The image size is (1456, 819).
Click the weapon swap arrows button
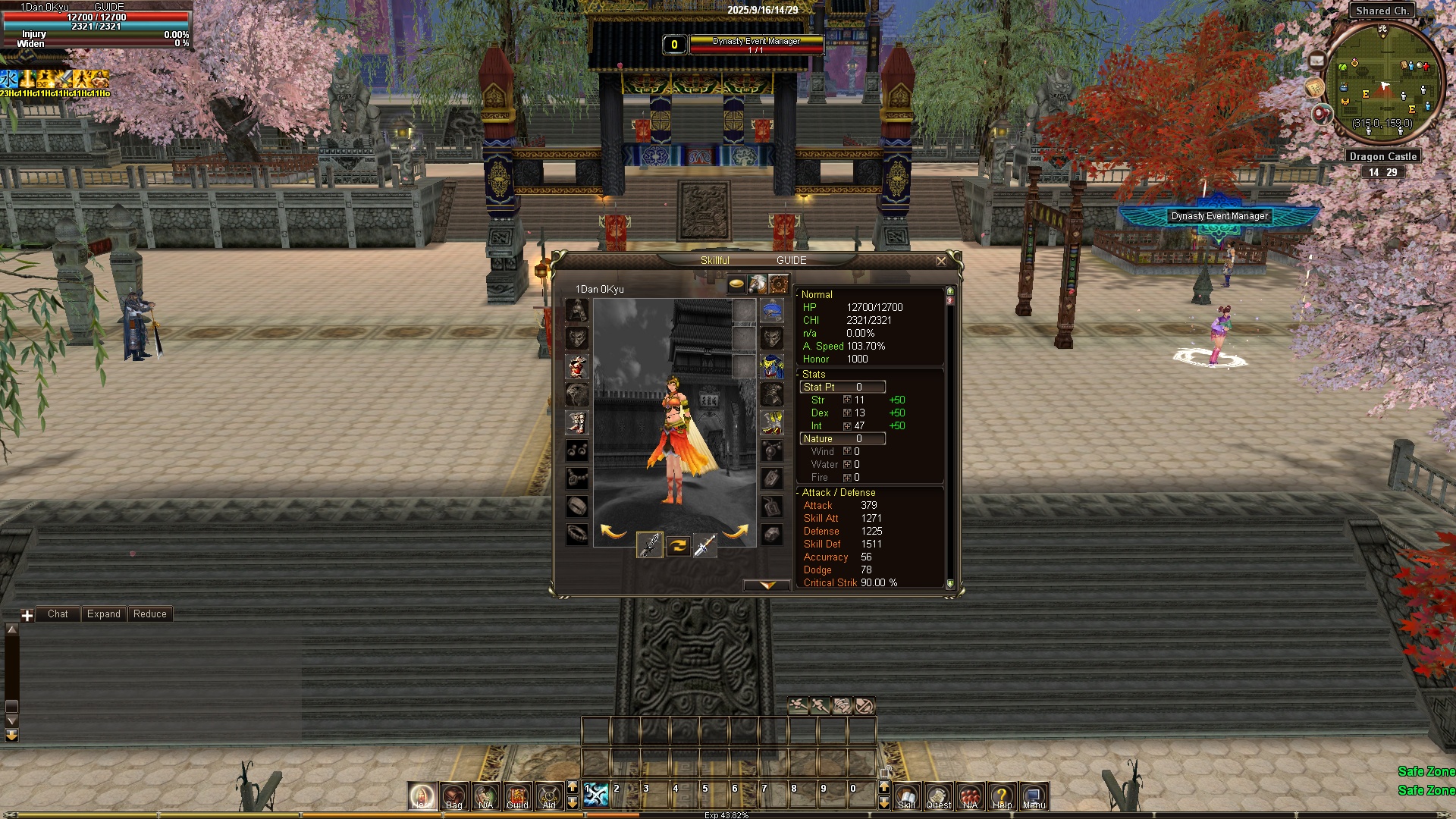678,544
